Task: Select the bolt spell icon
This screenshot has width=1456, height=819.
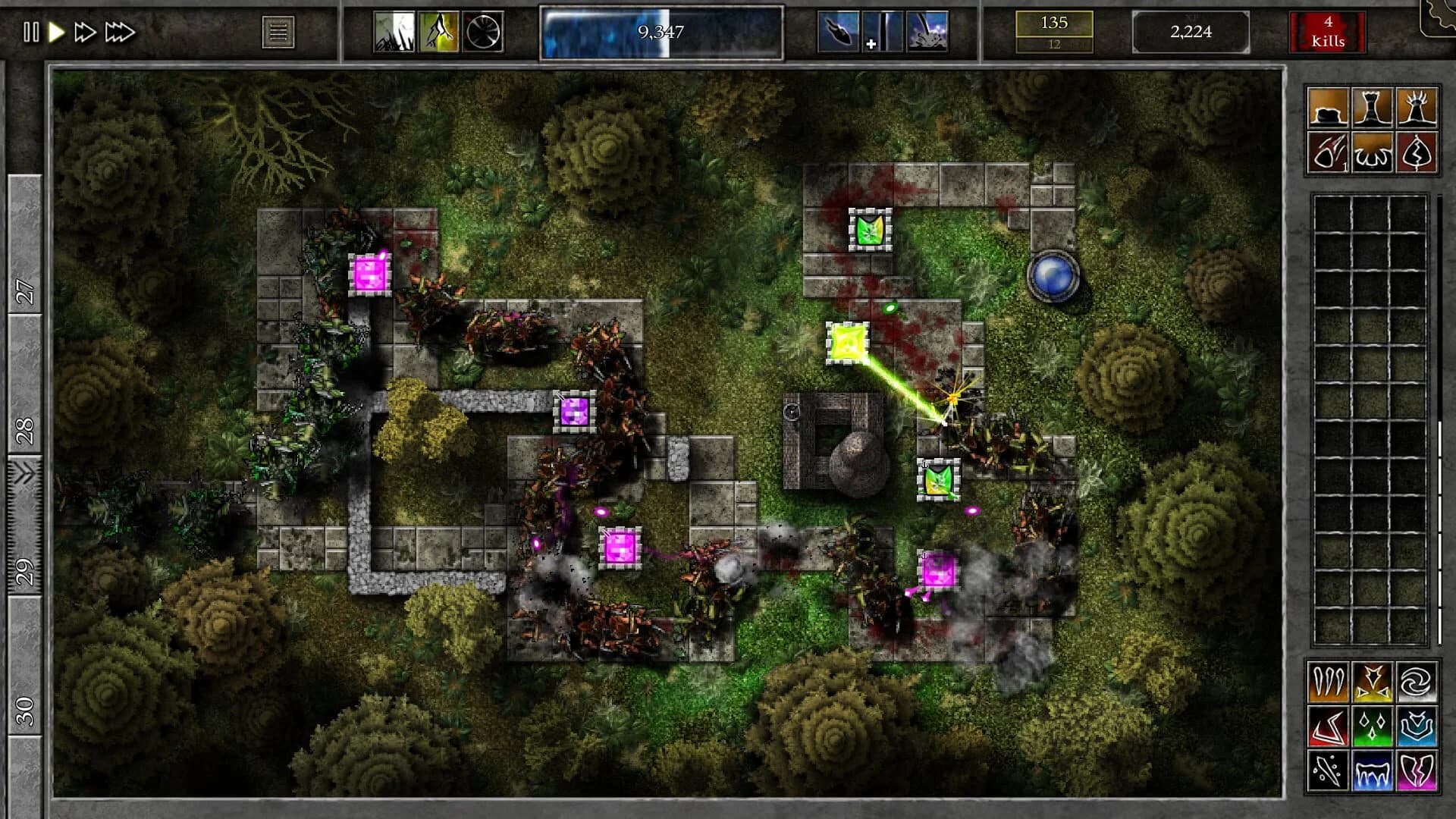Action: (x=1417, y=150)
